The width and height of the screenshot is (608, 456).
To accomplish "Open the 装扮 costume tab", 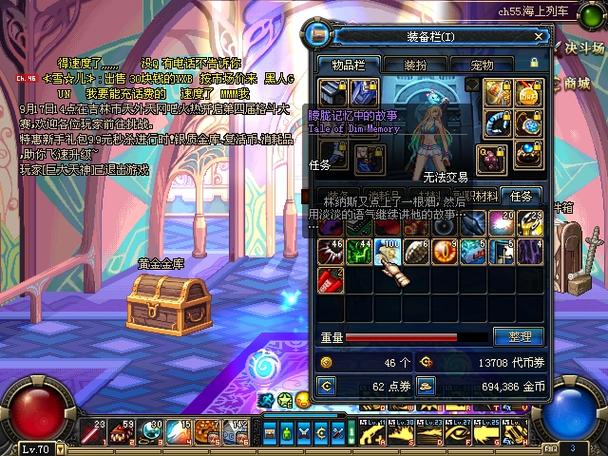I will 417,64.
